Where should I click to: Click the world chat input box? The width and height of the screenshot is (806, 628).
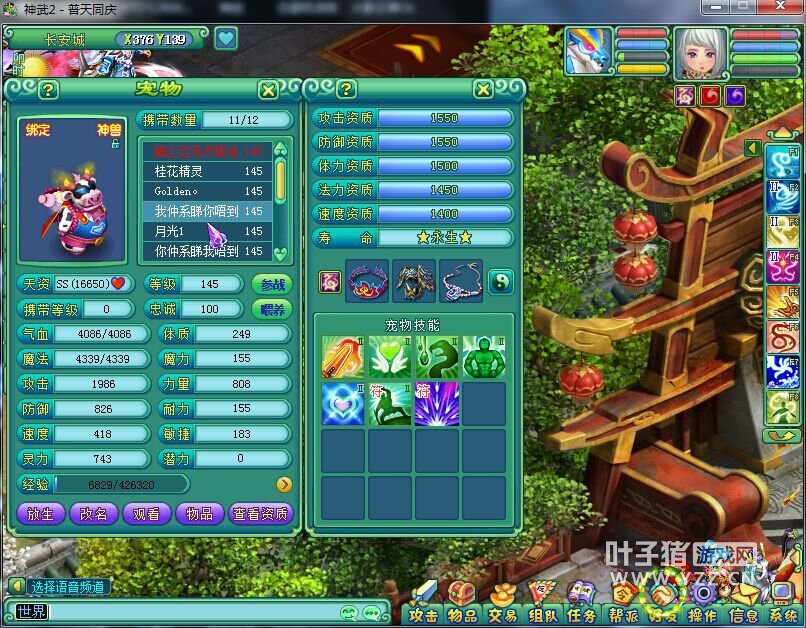coord(190,612)
